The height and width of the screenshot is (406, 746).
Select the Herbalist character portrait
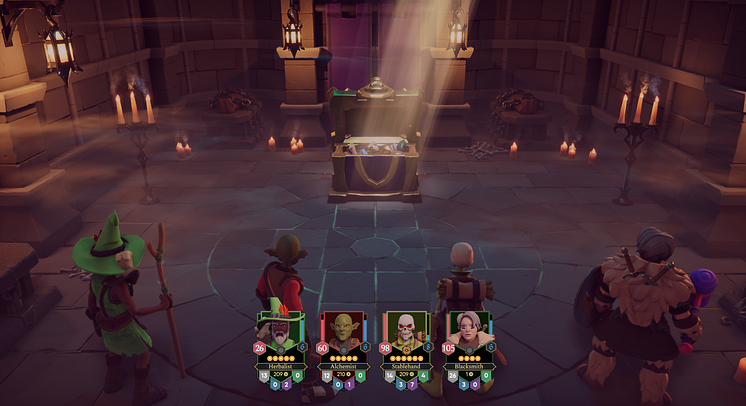coord(281,331)
